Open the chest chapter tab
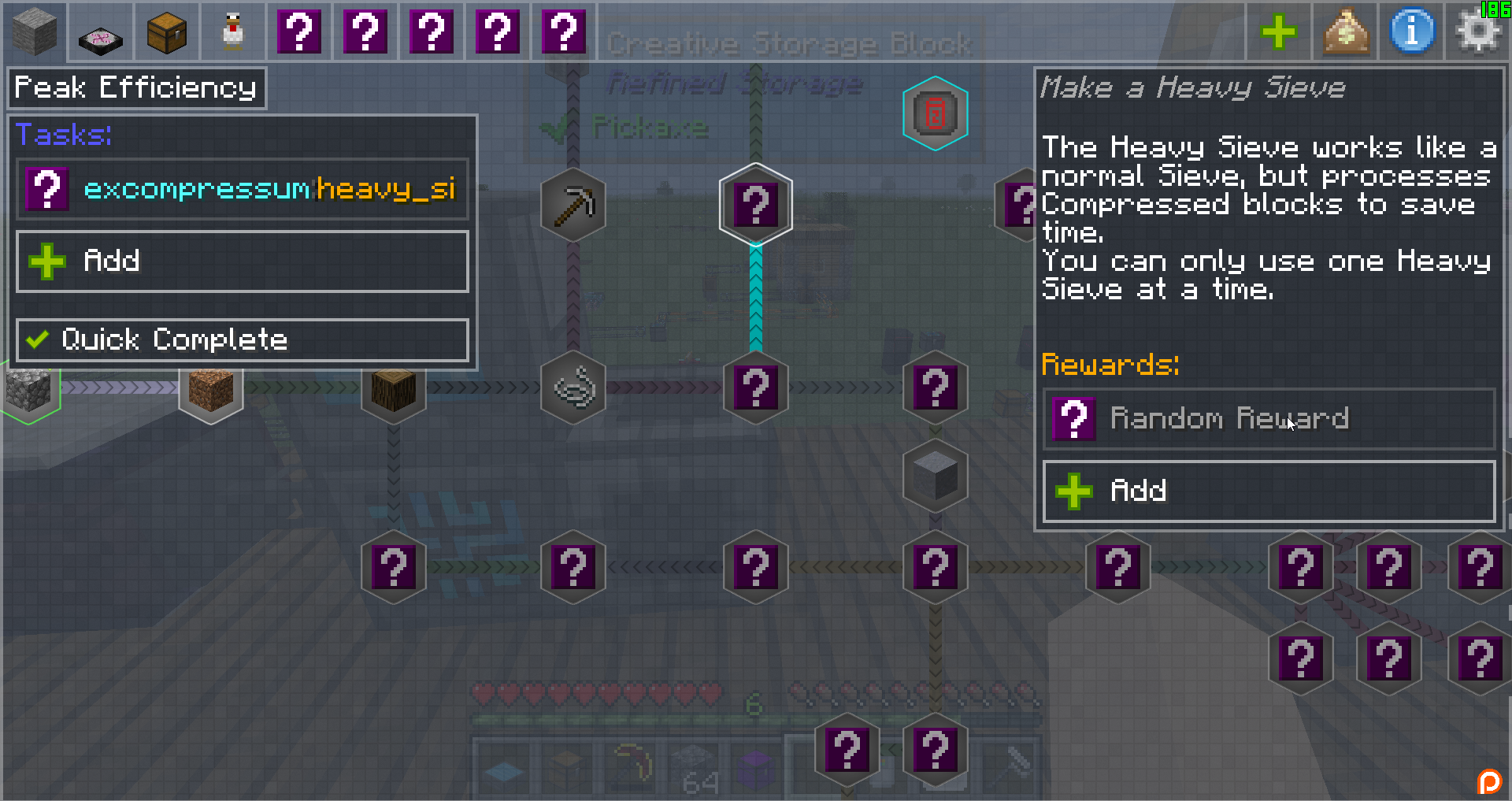This screenshot has width=1512, height=801. 167,32
